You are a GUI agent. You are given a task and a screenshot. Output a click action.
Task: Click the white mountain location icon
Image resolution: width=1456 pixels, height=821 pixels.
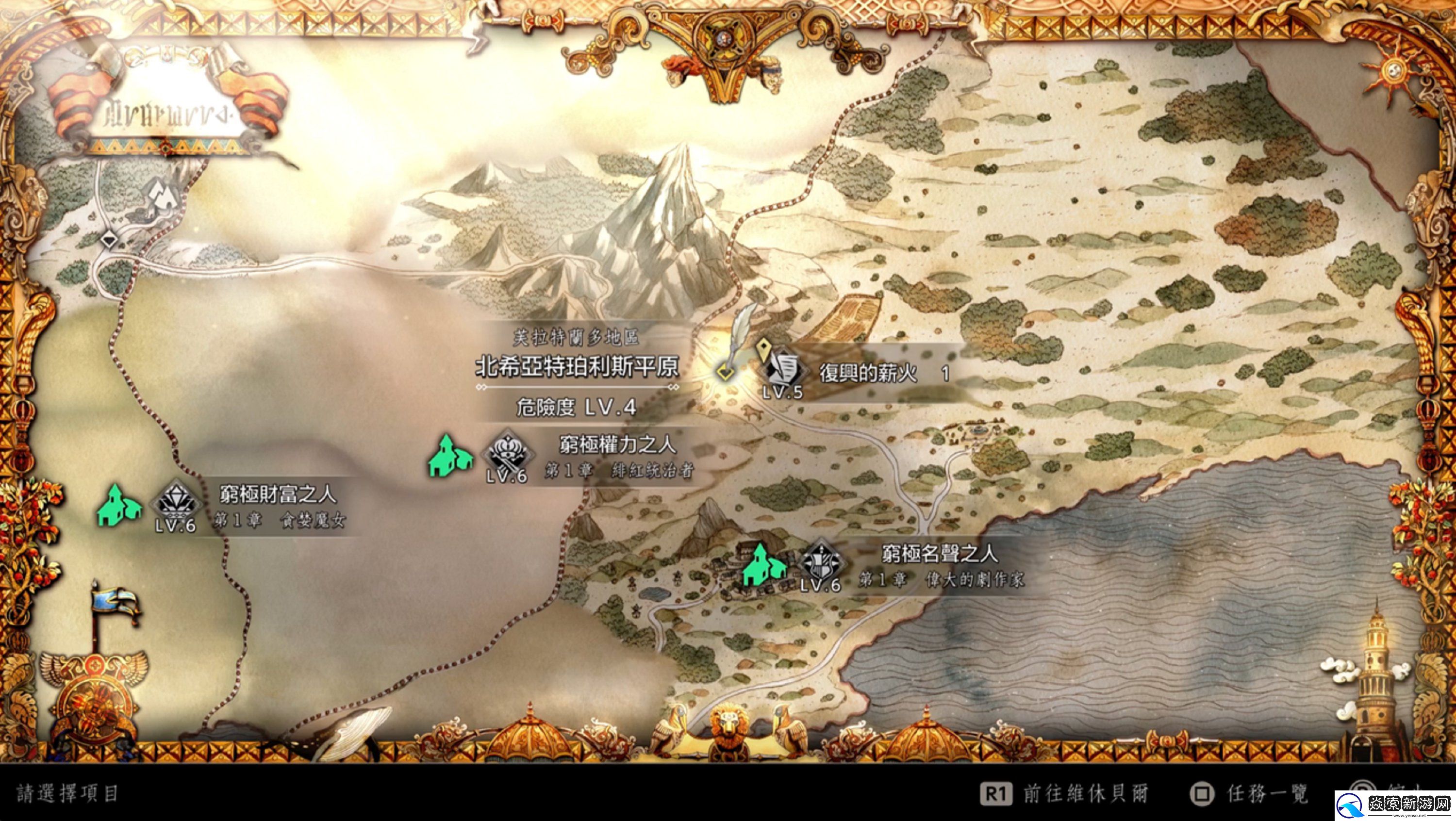[164, 195]
